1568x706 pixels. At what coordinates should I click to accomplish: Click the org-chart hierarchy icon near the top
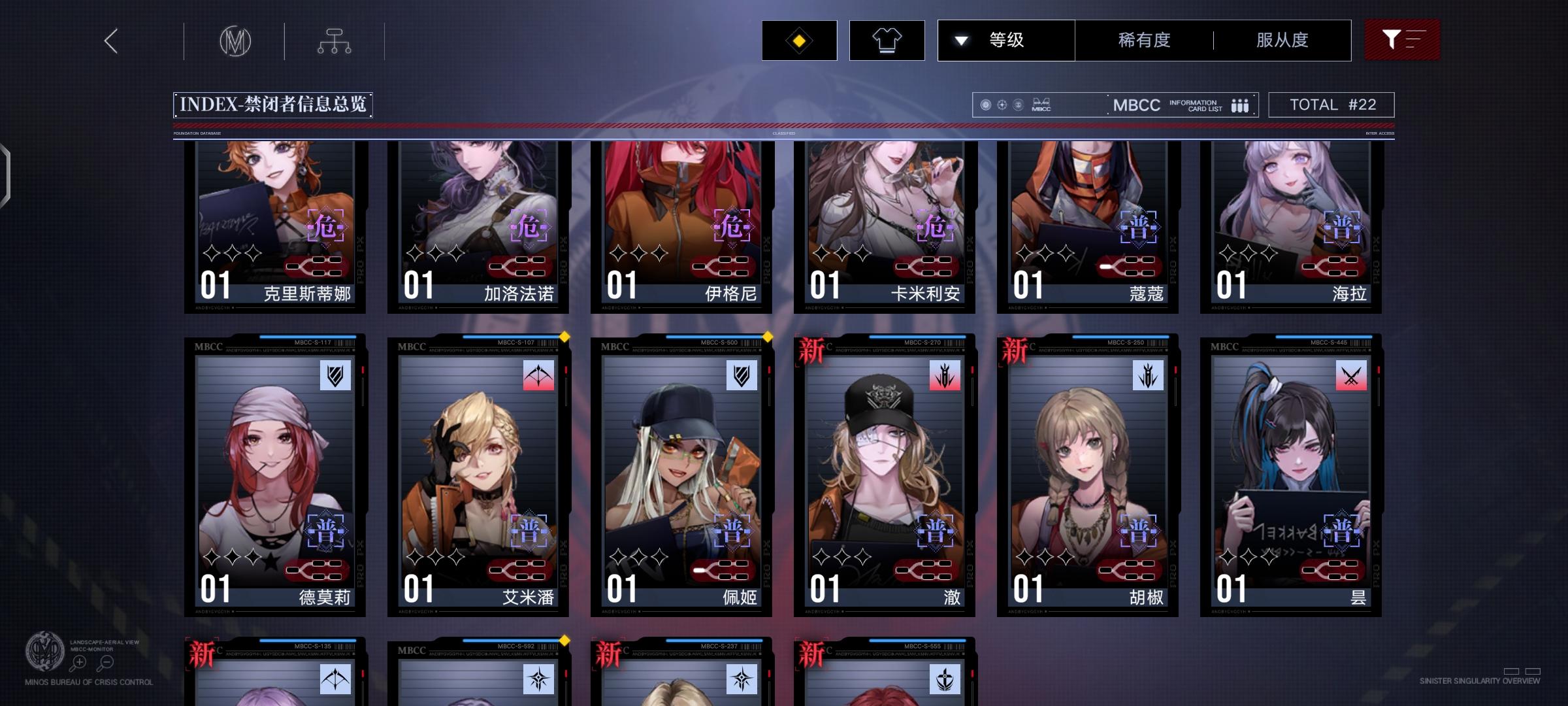(335, 41)
